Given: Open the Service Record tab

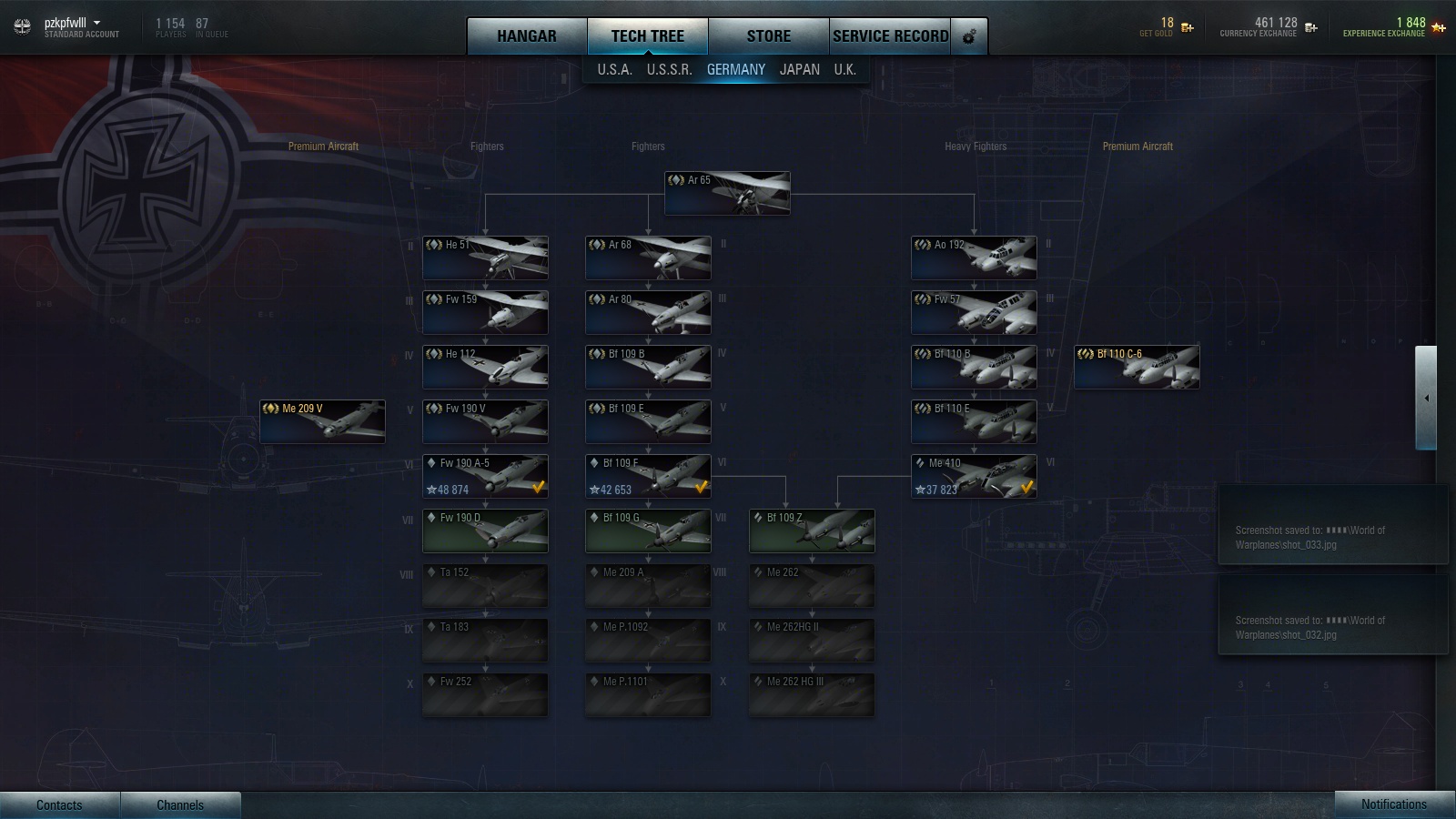Looking at the screenshot, I should click(x=890, y=36).
